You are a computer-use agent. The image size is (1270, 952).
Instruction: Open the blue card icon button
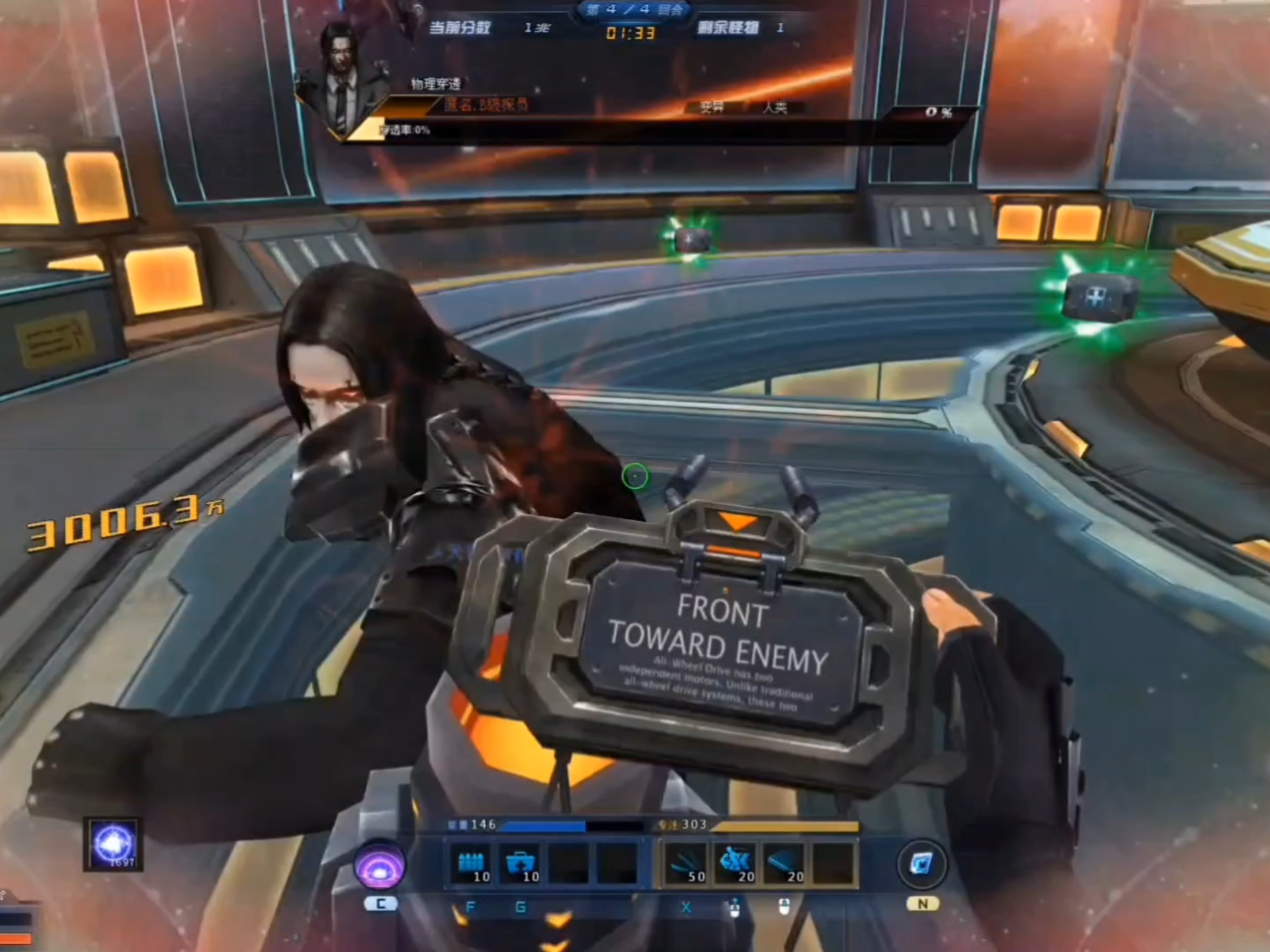(x=921, y=863)
